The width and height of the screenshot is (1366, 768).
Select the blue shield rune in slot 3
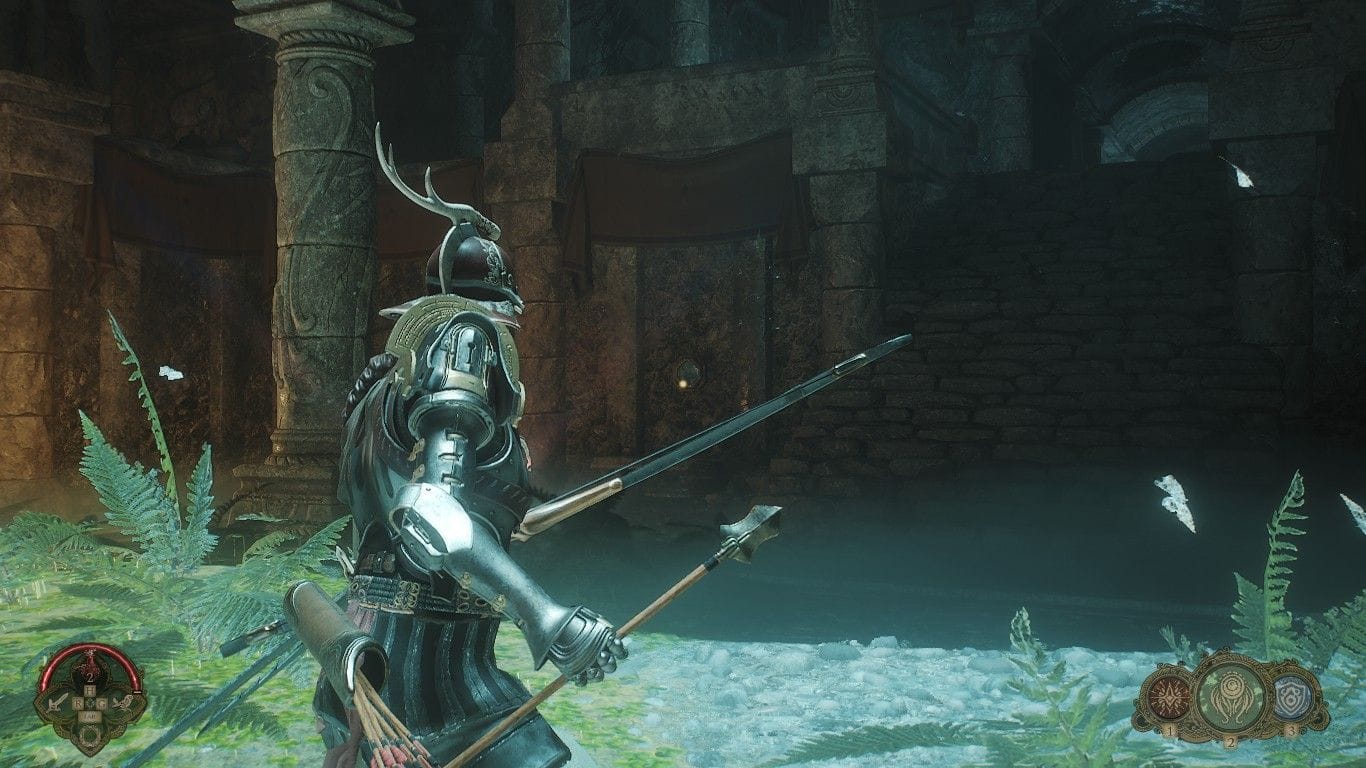tap(1291, 698)
